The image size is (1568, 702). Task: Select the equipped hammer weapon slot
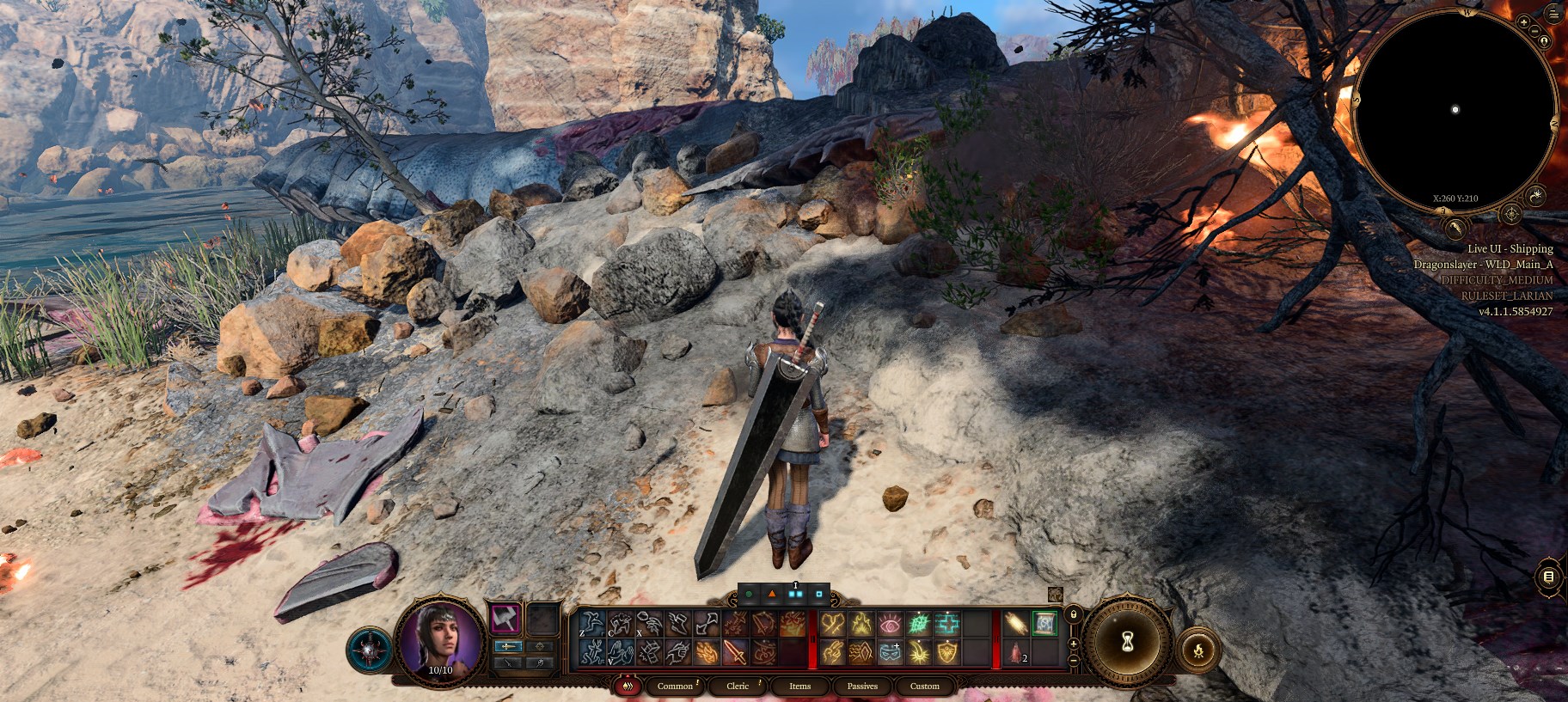tap(505, 619)
